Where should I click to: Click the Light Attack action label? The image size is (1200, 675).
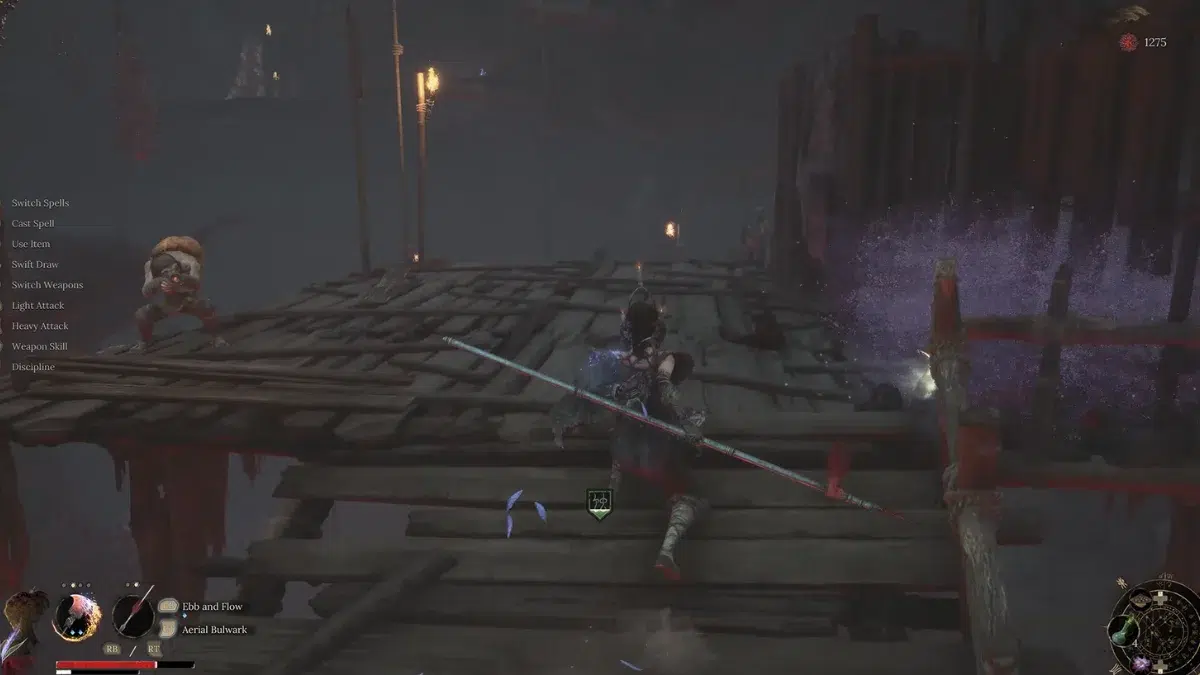point(38,305)
